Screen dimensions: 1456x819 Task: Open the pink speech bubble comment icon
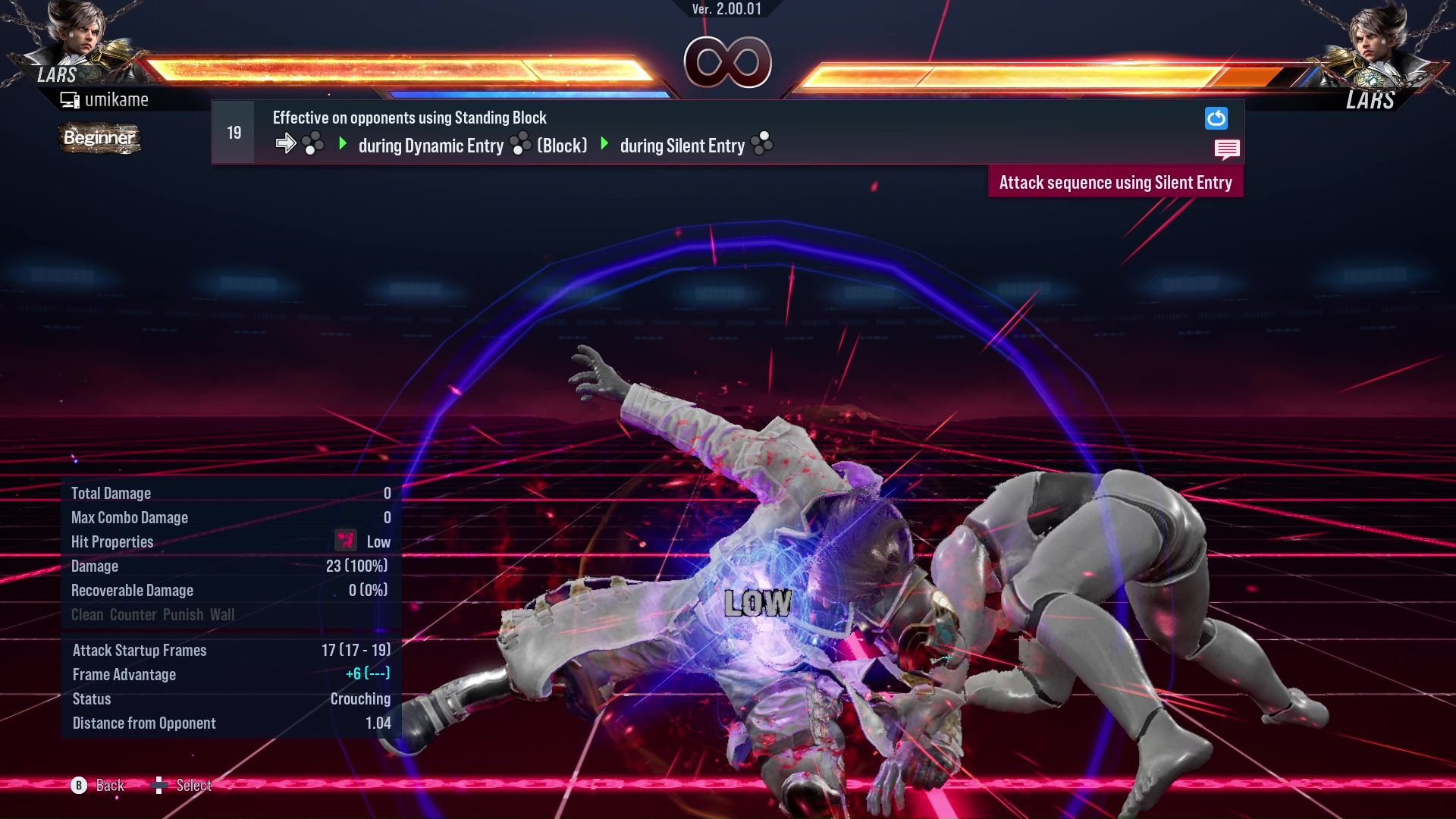click(x=1226, y=149)
